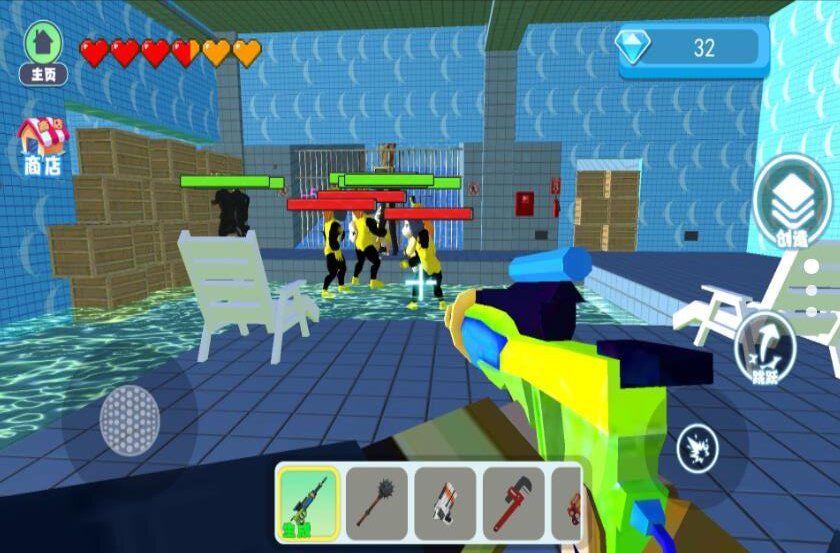840x553 pixels.
Task: Tap the virtual movement joystick
Action: pos(127,421)
